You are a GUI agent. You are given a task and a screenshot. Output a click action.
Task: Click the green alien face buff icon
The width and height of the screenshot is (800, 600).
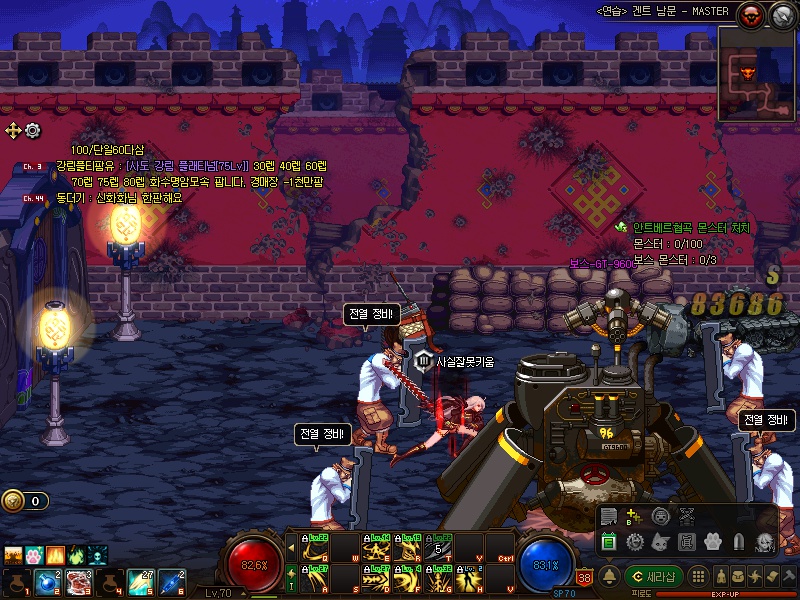[x=97, y=554]
